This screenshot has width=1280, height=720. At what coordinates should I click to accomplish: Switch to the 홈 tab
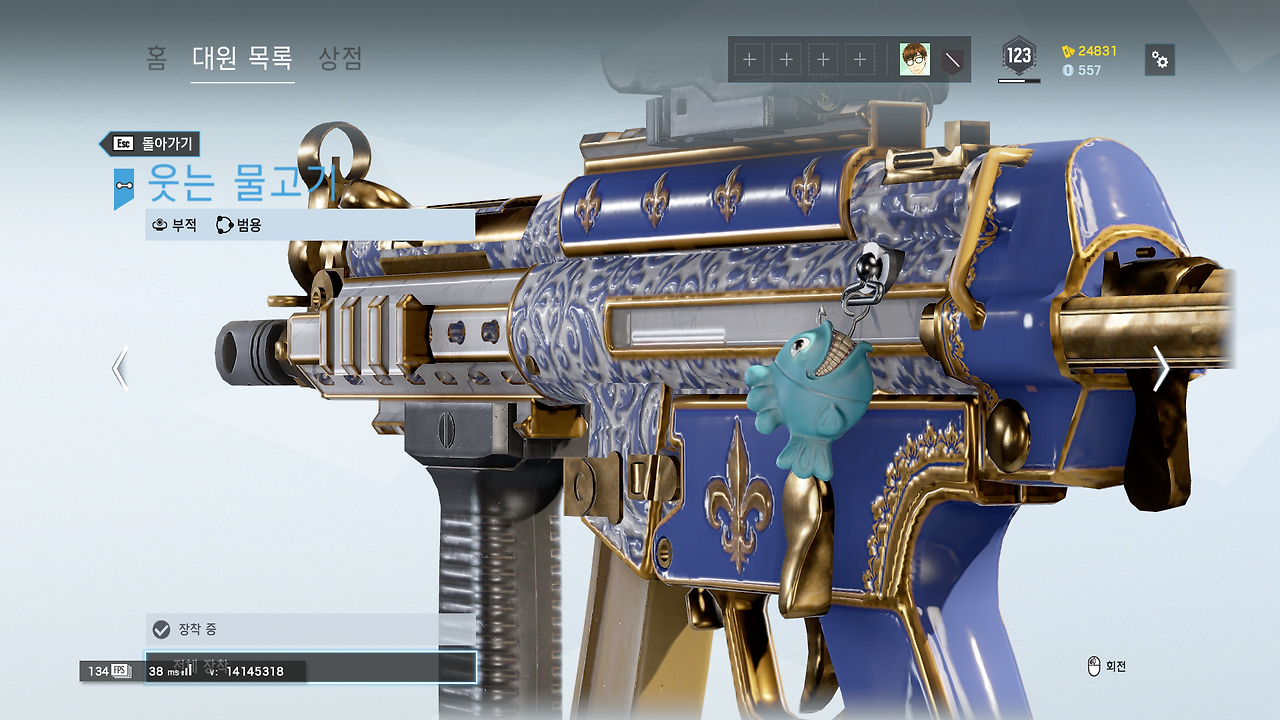[x=156, y=58]
